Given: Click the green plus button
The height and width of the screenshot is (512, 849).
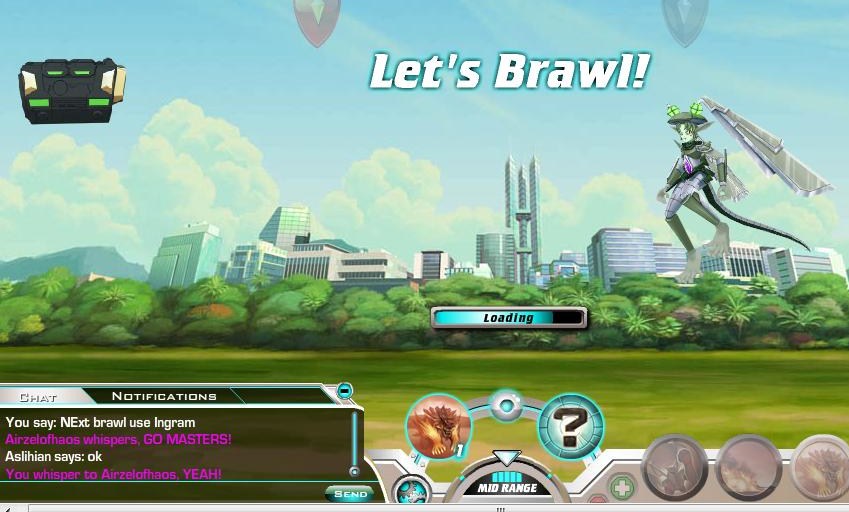Looking at the screenshot, I should tap(622, 489).
